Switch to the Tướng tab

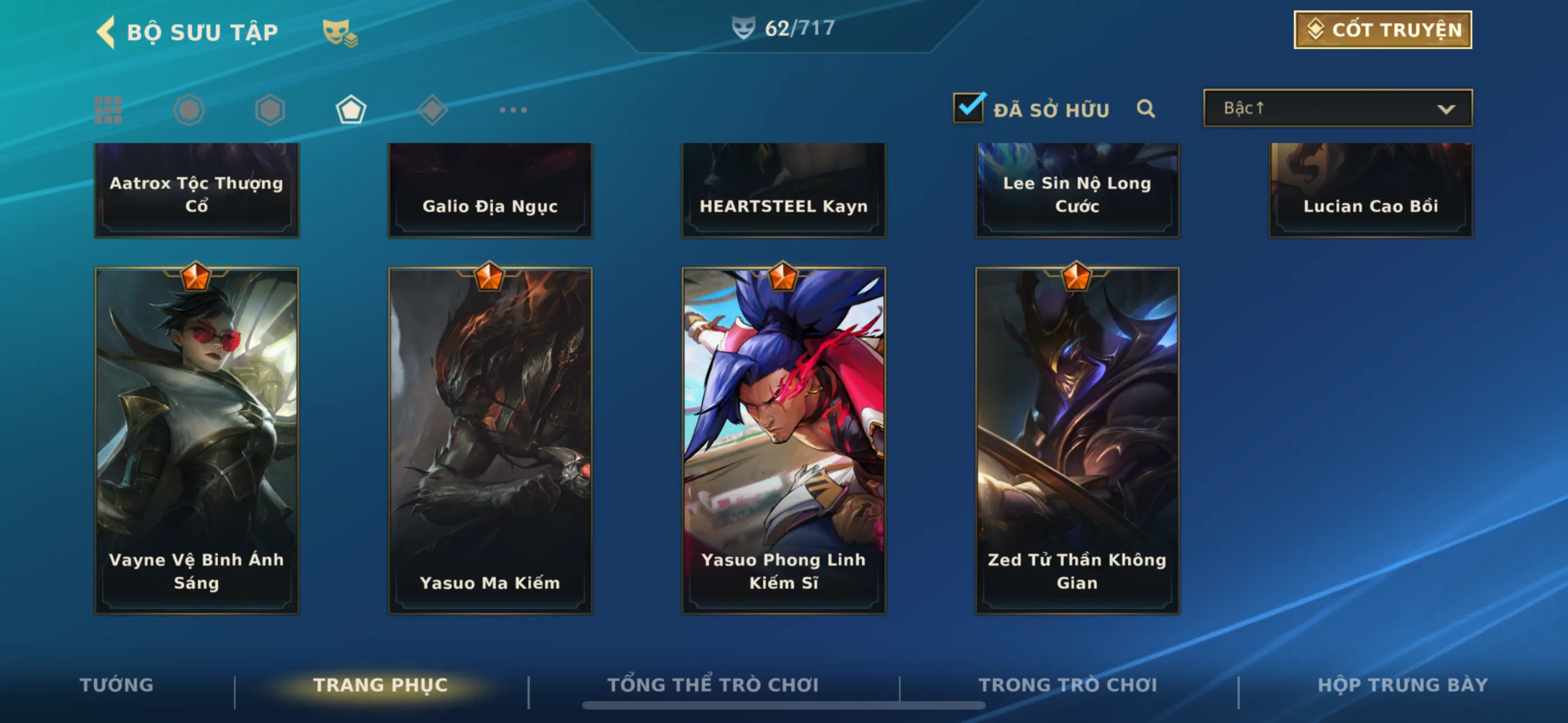[116, 685]
